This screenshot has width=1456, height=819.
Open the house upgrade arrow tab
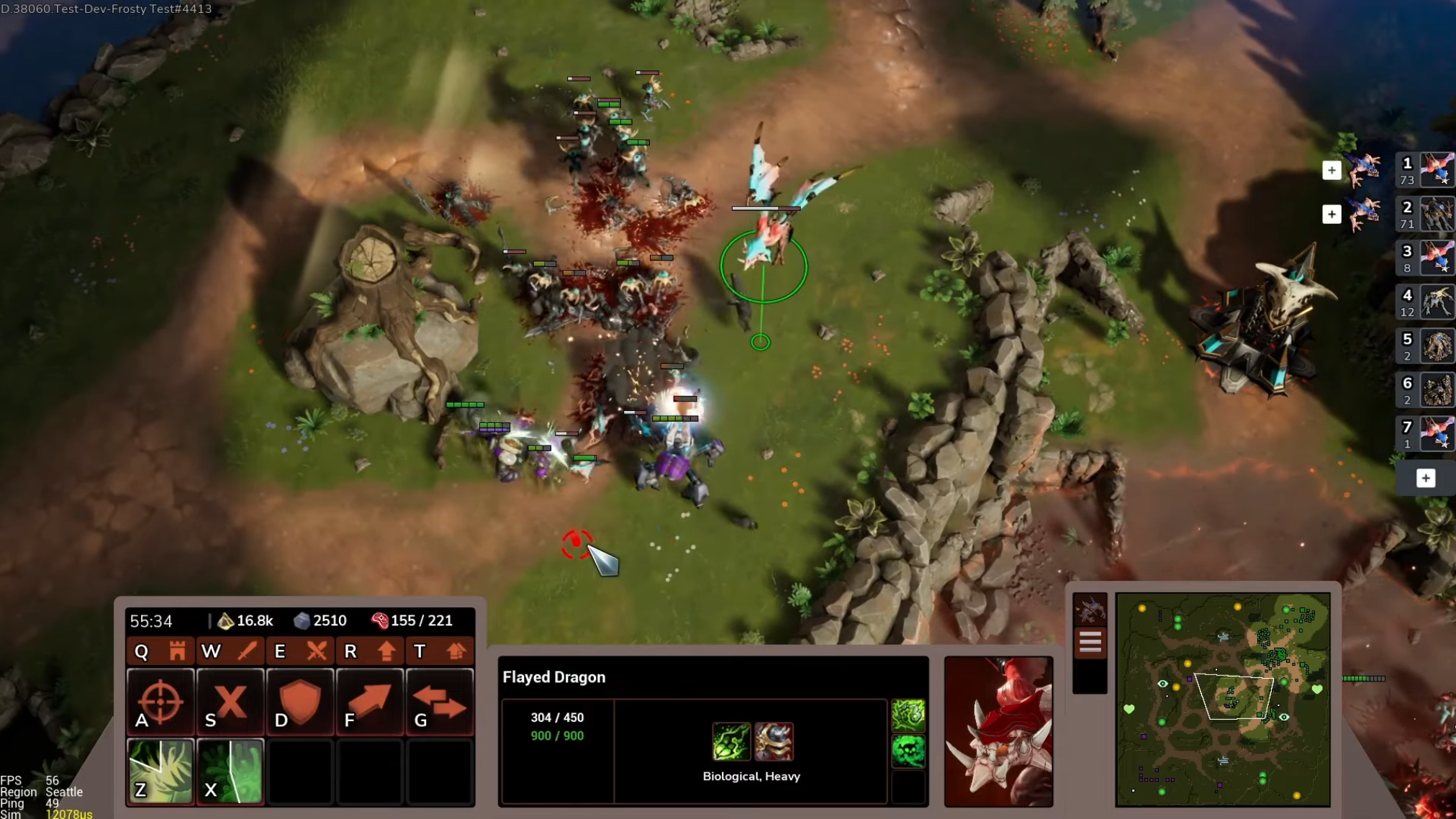(456, 651)
